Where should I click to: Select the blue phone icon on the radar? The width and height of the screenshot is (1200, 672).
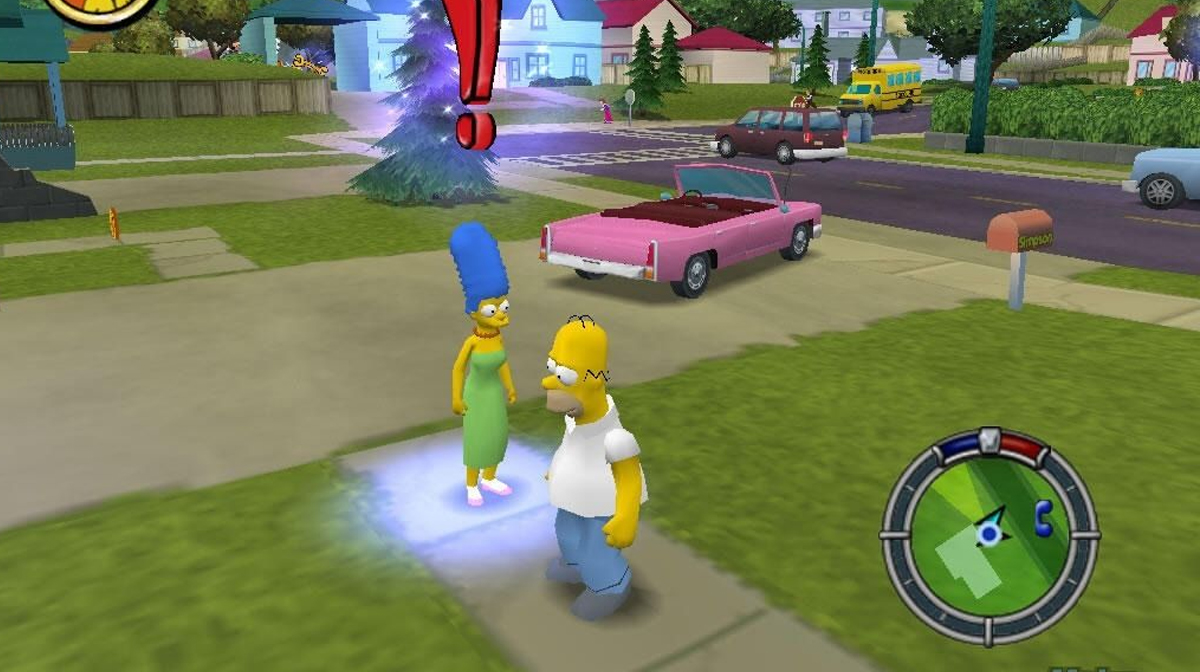tap(1044, 517)
